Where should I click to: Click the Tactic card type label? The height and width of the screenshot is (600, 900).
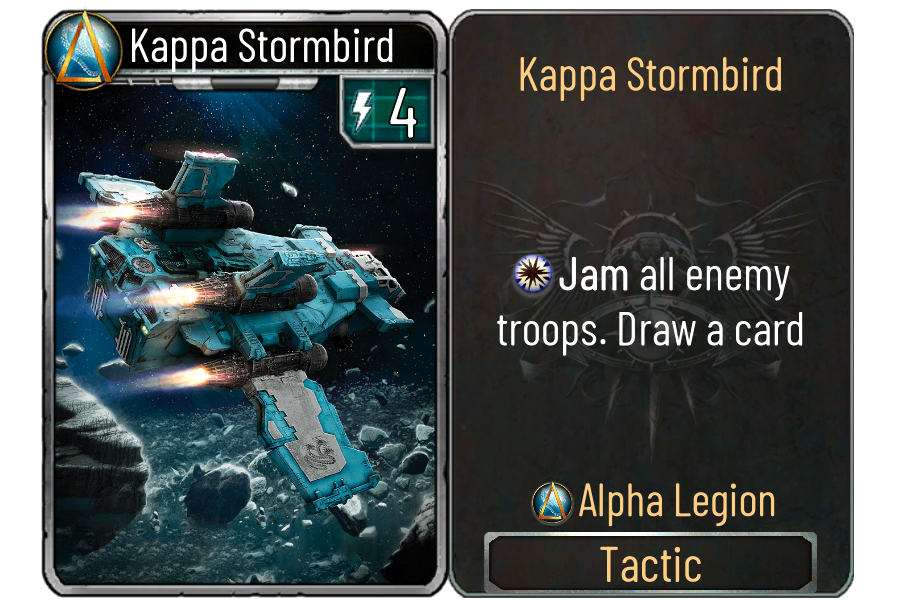click(650, 565)
